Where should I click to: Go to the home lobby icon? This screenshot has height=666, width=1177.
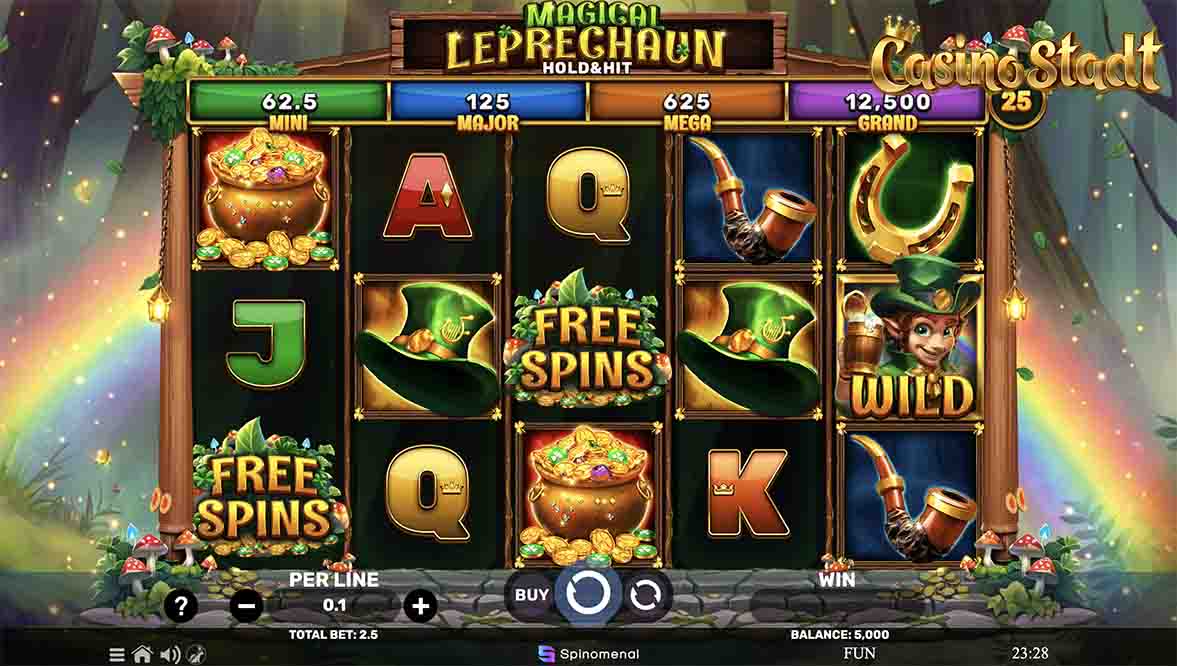pyautogui.click(x=142, y=655)
